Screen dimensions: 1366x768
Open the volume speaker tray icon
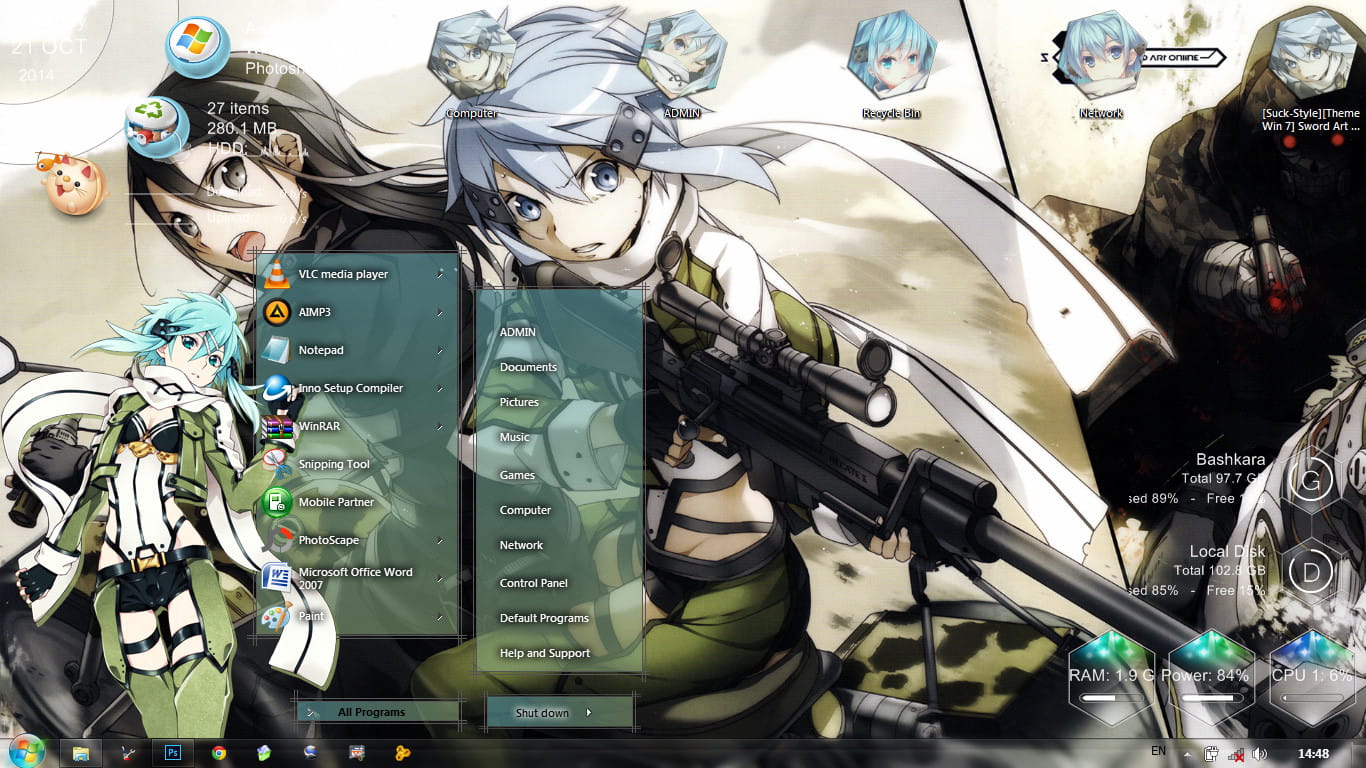(x=1259, y=753)
